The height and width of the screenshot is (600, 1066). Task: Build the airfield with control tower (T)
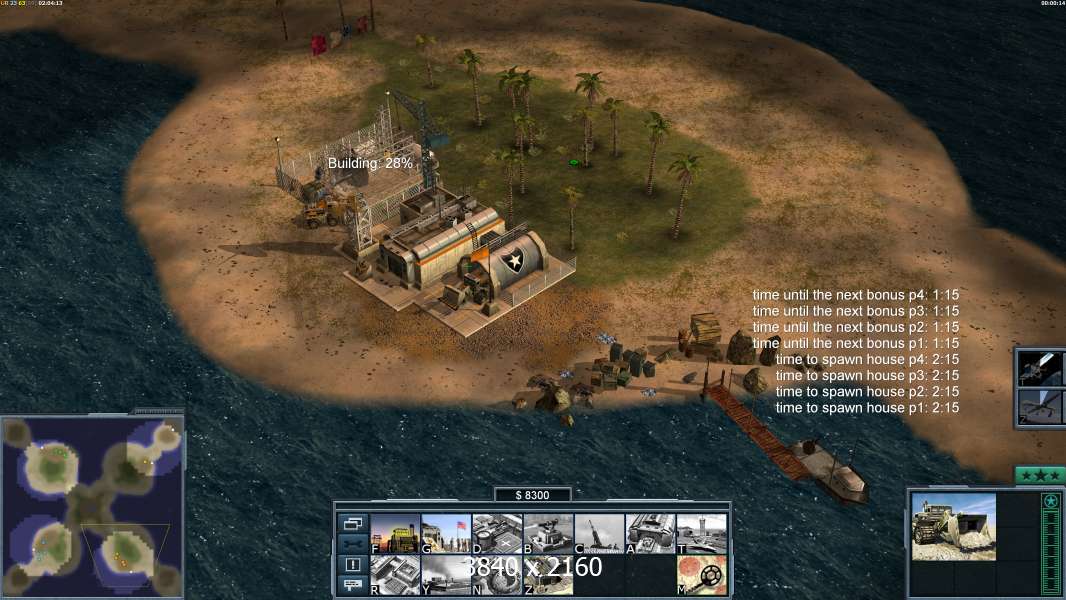[x=701, y=533]
